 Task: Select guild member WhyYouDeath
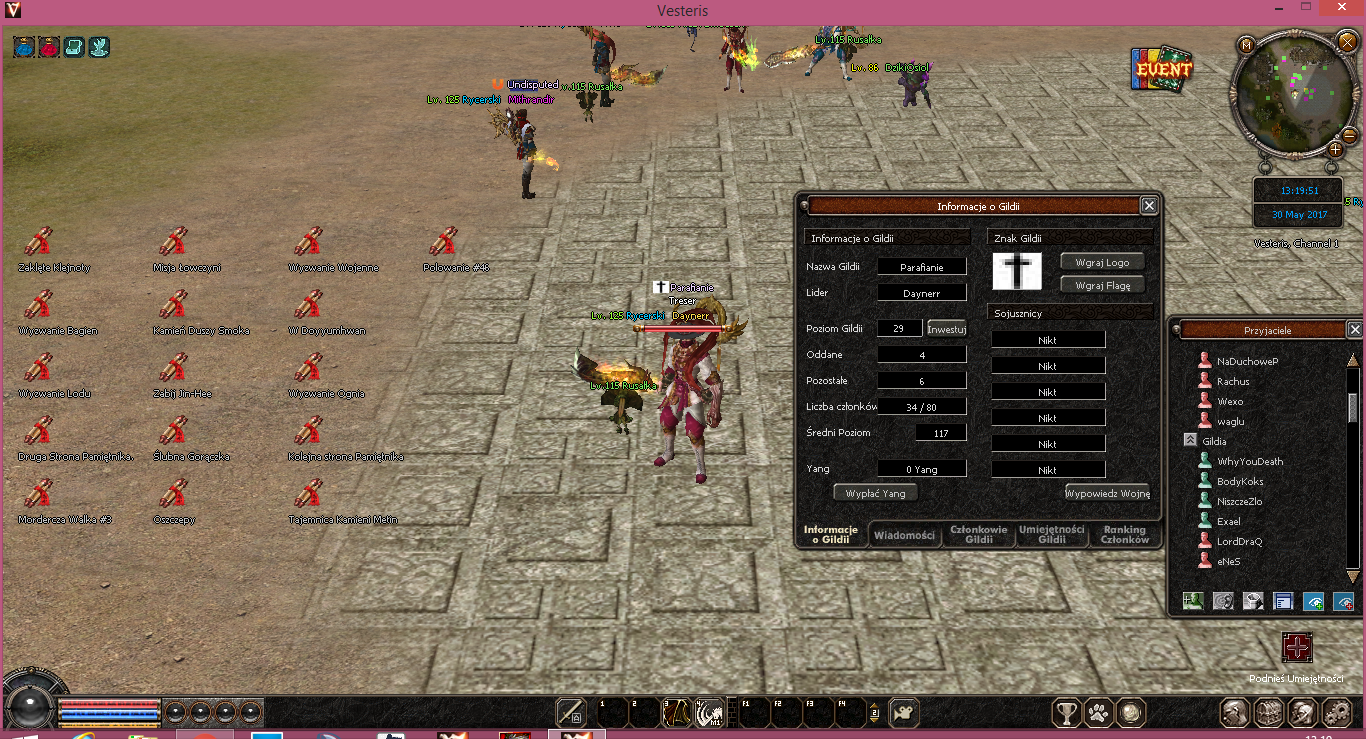pyautogui.click(x=1250, y=461)
